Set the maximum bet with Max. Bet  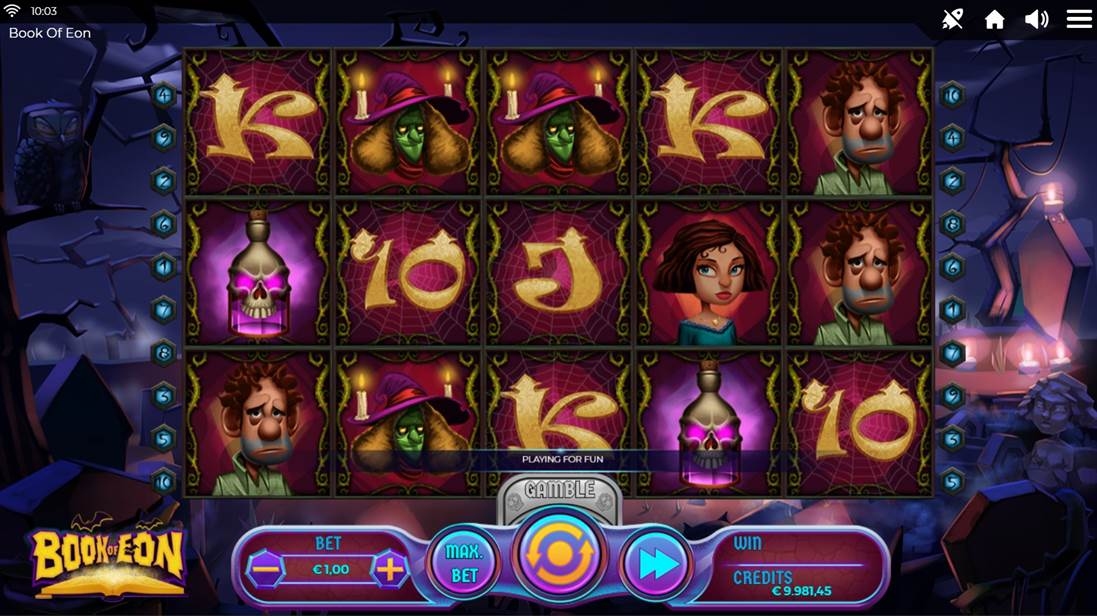[464, 565]
